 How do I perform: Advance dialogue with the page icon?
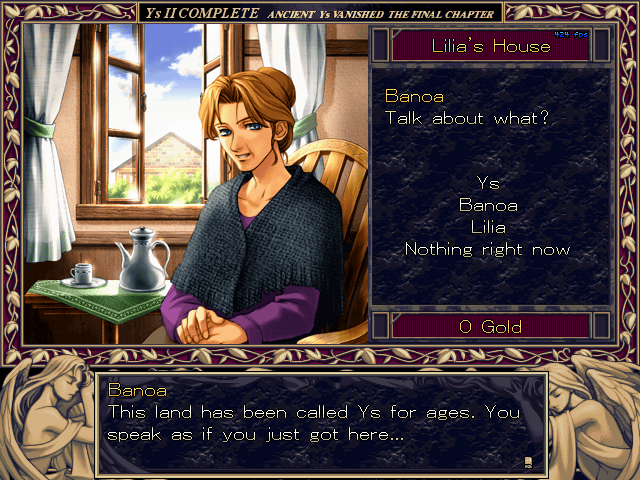[528, 460]
